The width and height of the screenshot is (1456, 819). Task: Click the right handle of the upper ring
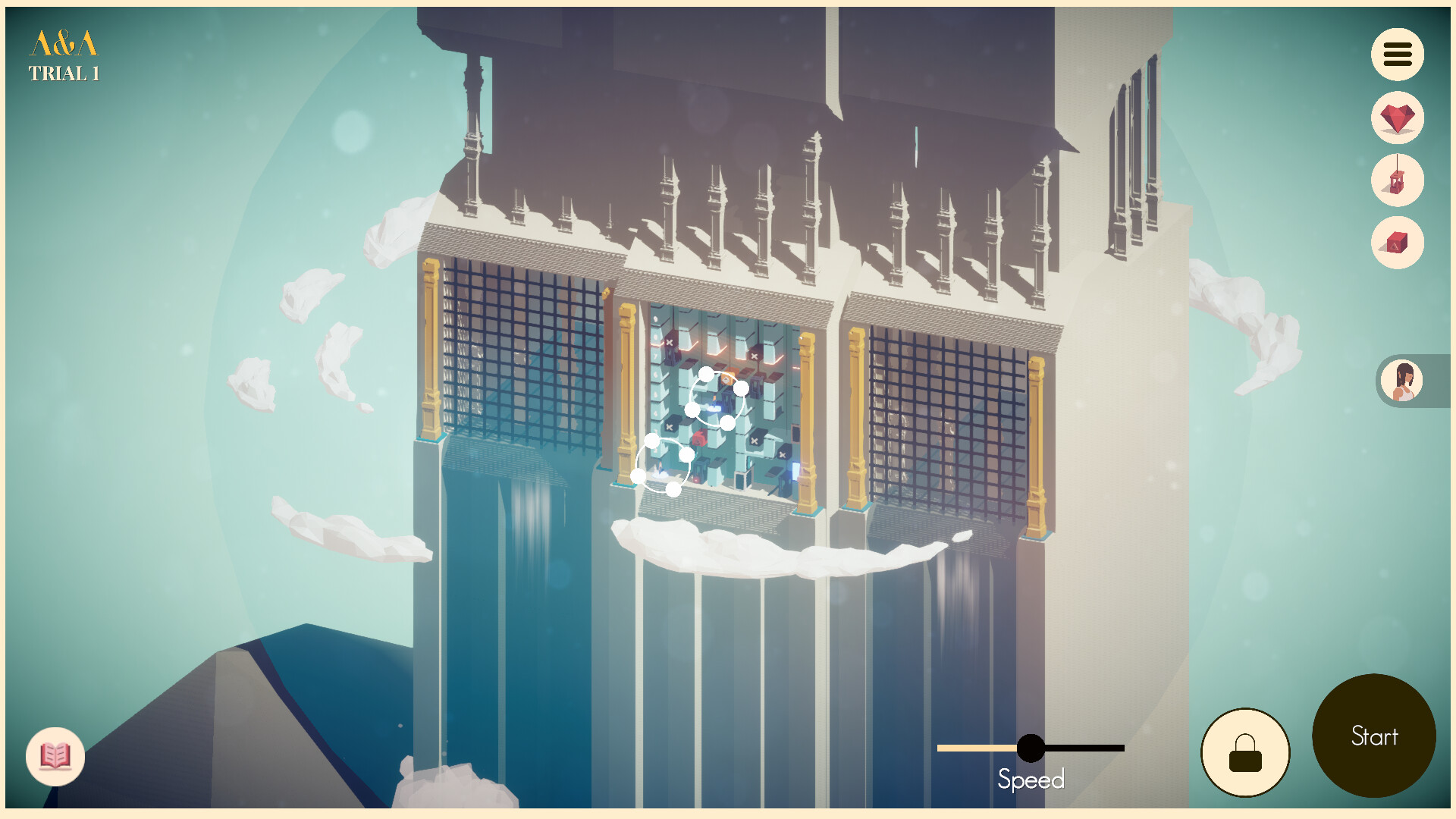click(x=742, y=388)
